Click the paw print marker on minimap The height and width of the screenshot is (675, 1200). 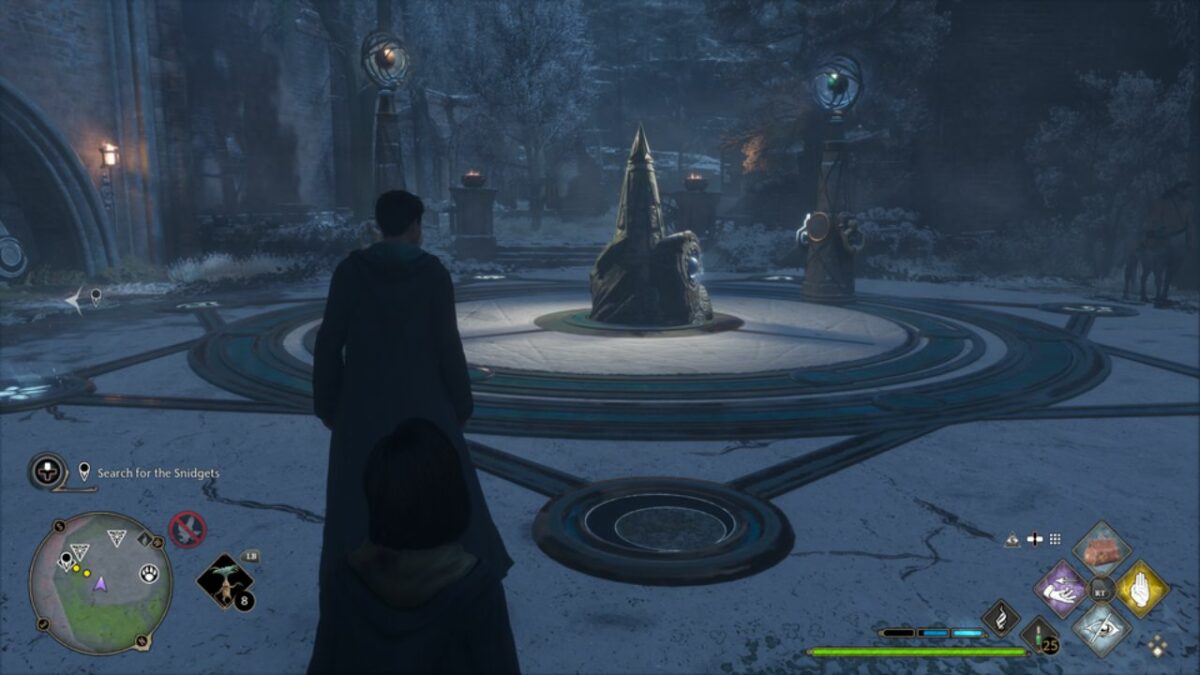pos(148,574)
